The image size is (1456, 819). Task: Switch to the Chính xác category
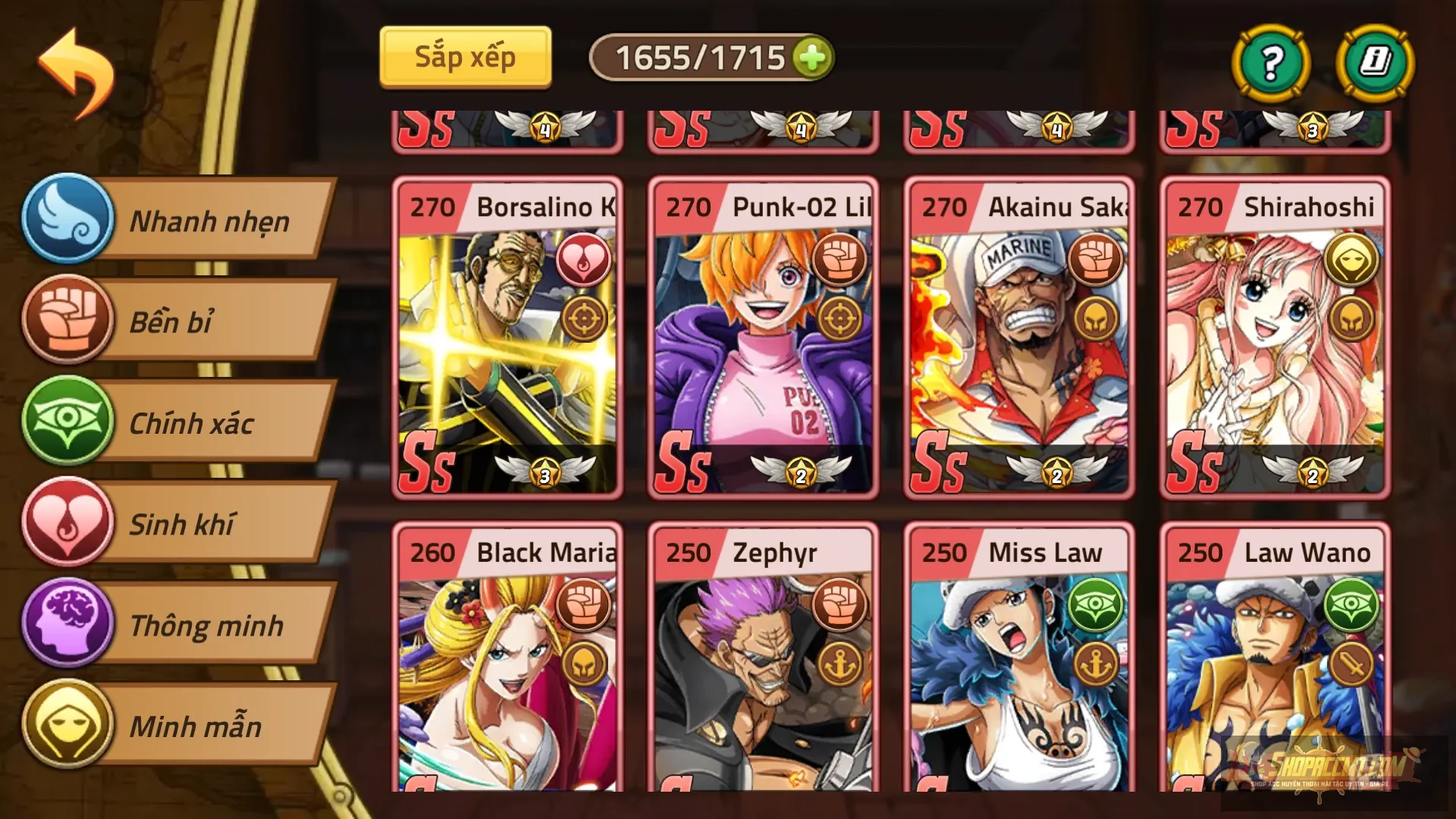point(196,423)
